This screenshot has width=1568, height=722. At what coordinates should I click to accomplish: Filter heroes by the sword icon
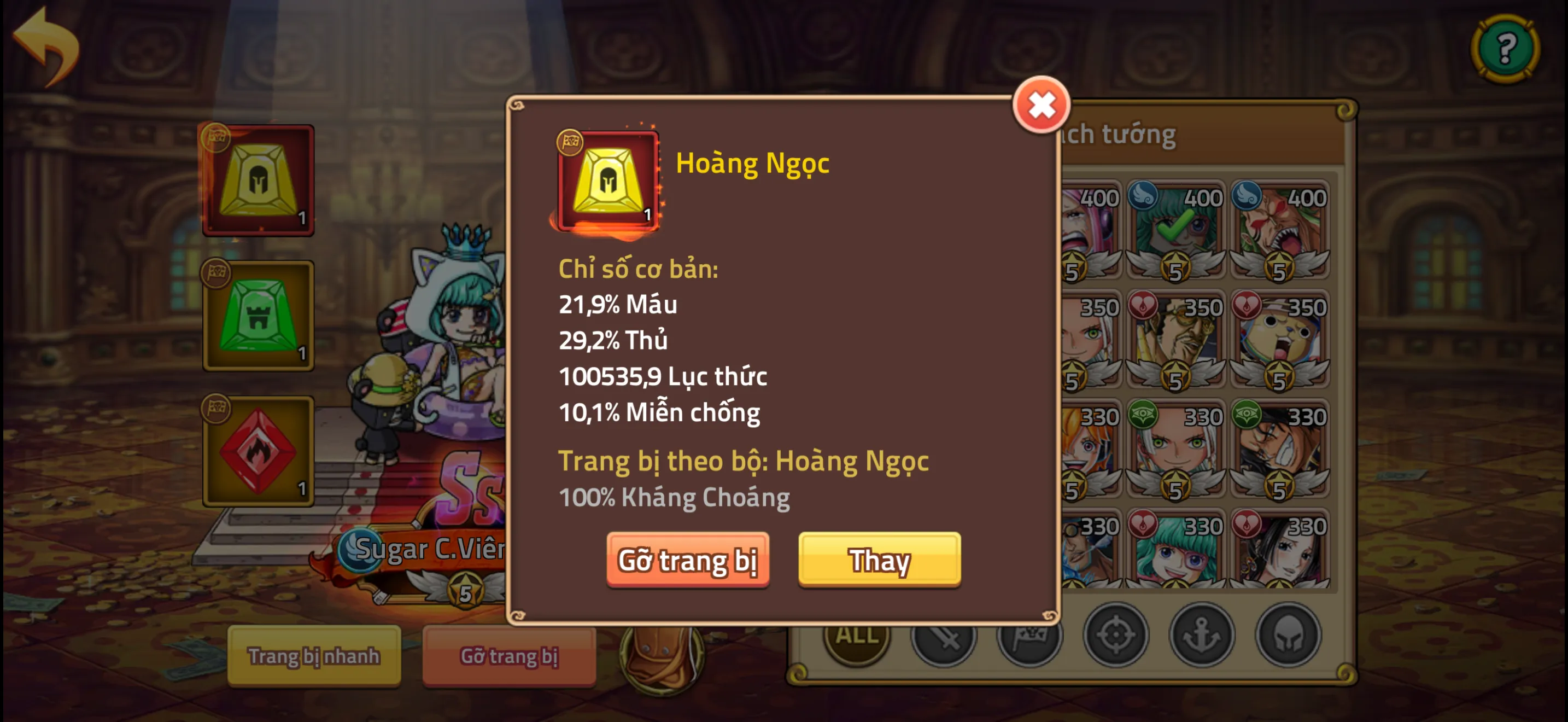click(944, 636)
